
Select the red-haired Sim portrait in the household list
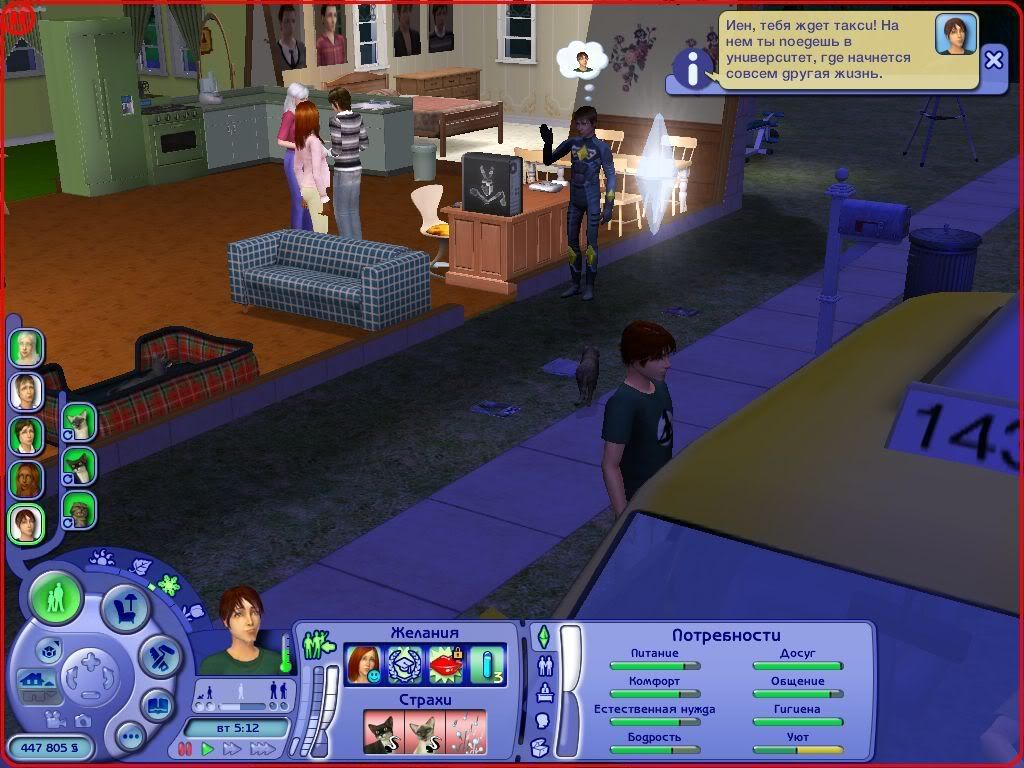point(25,479)
